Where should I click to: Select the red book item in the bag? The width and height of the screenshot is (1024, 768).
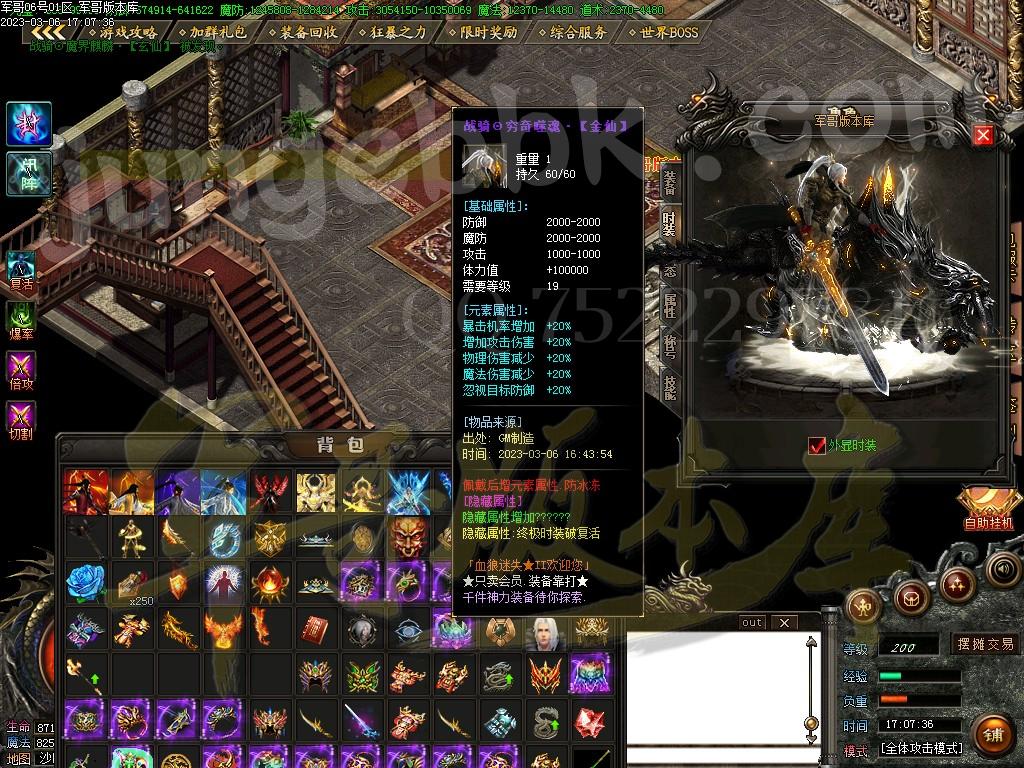(315, 629)
